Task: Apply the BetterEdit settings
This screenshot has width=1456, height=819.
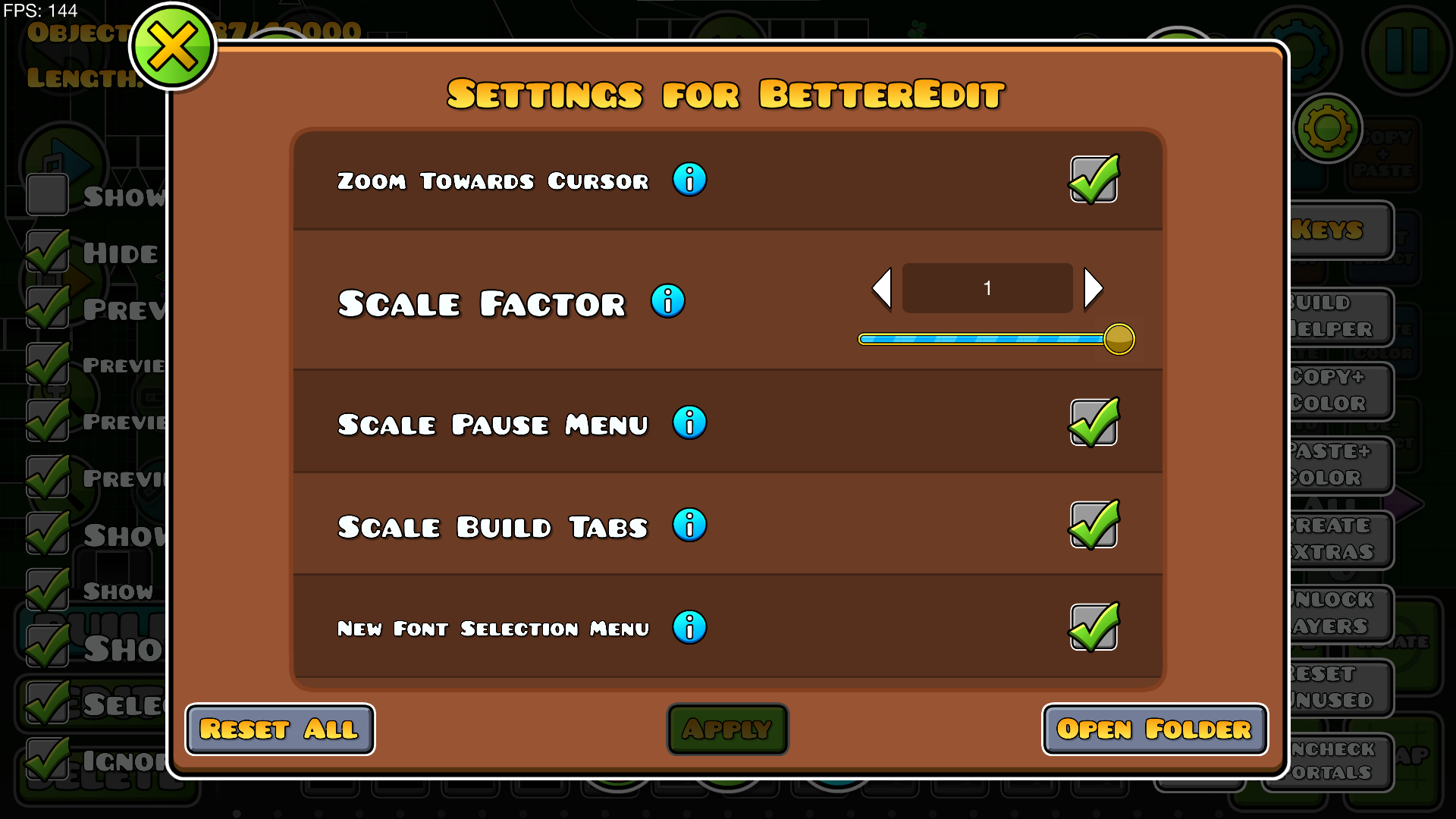Action: 727,729
